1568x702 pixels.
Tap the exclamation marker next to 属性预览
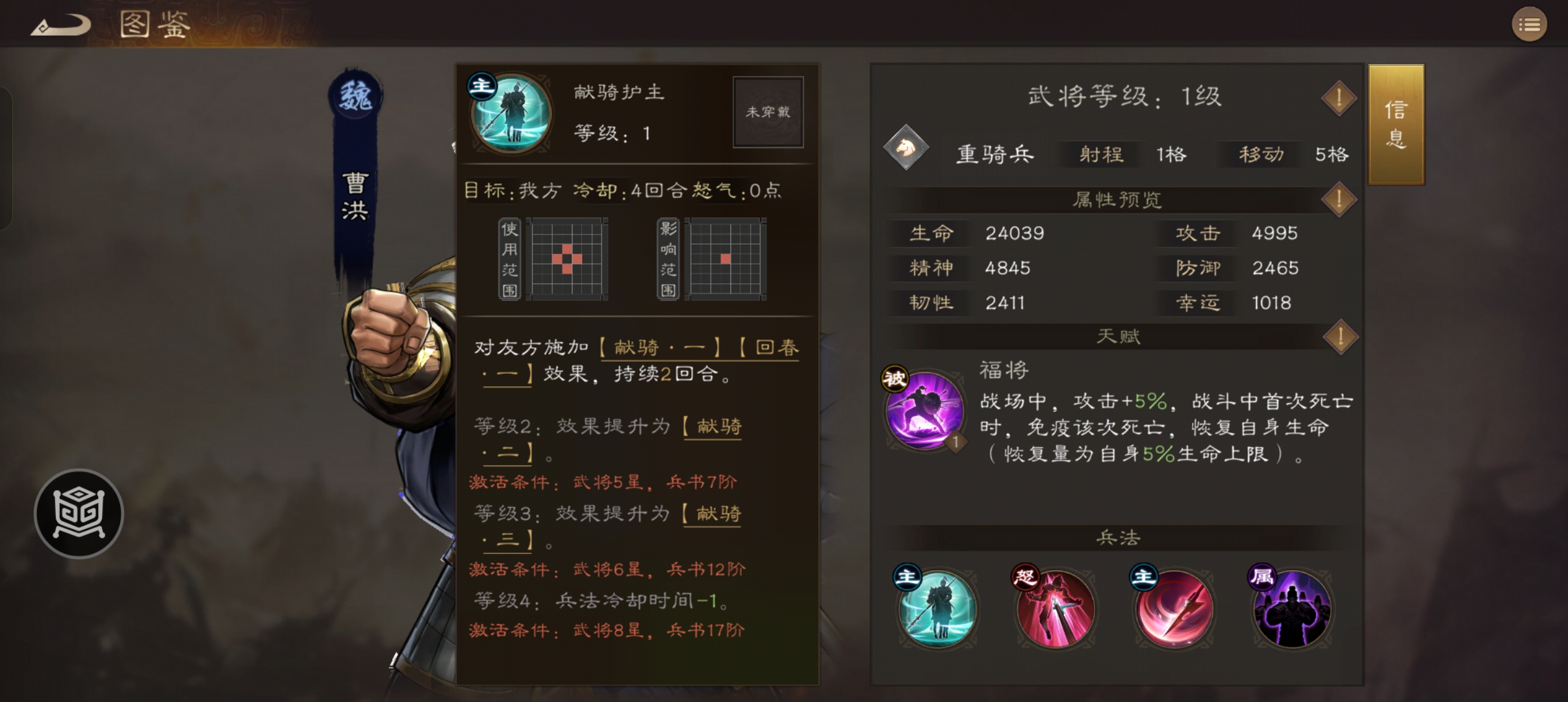coord(1341,200)
